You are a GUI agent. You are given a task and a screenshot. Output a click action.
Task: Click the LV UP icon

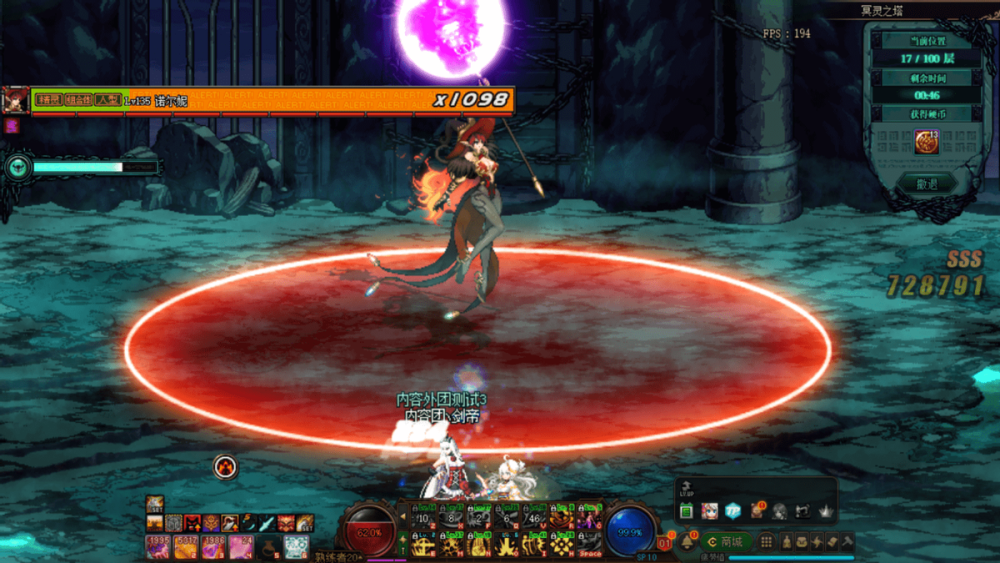click(687, 491)
